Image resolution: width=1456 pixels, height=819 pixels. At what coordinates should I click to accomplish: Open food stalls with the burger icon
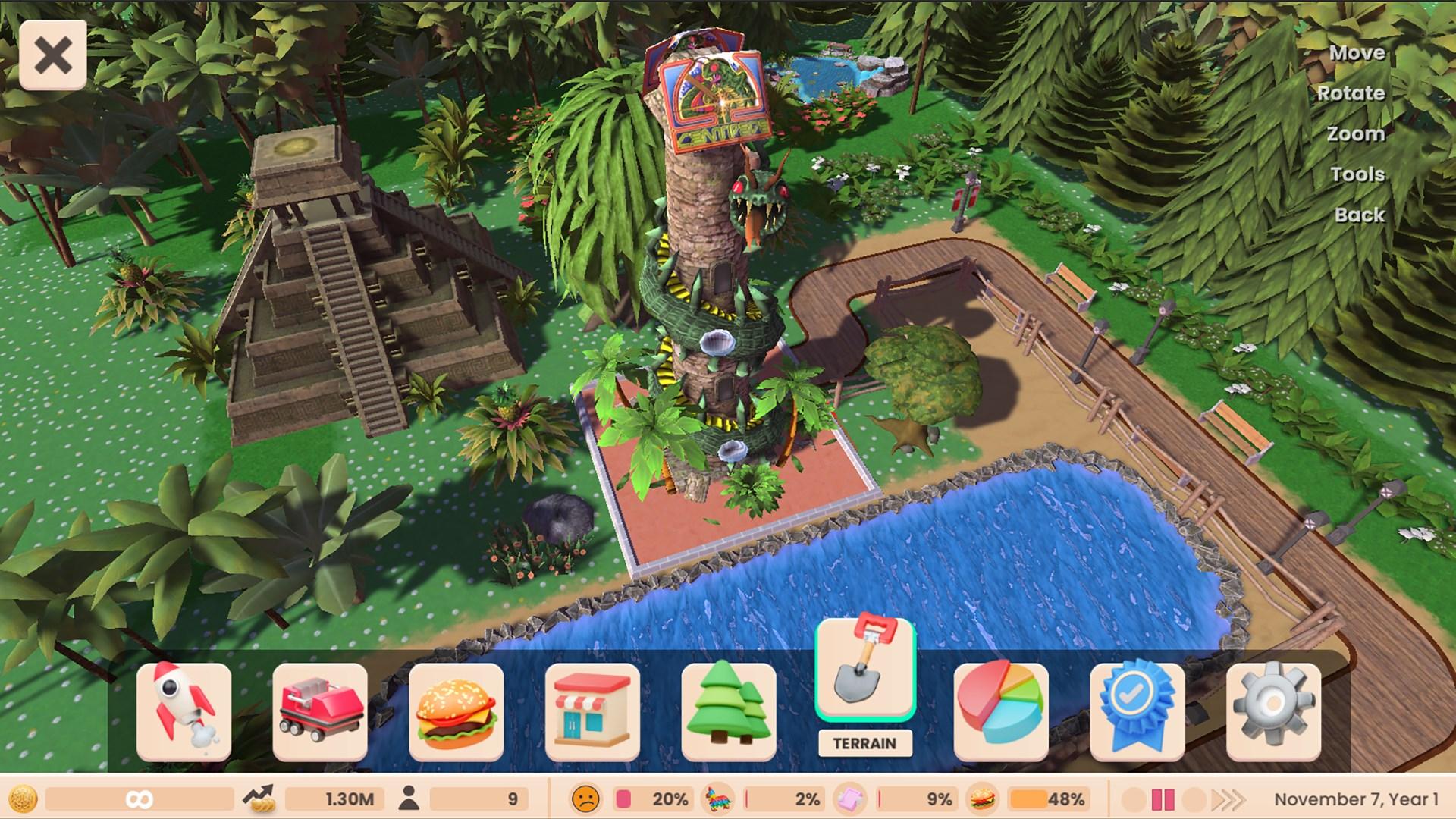click(457, 713)
